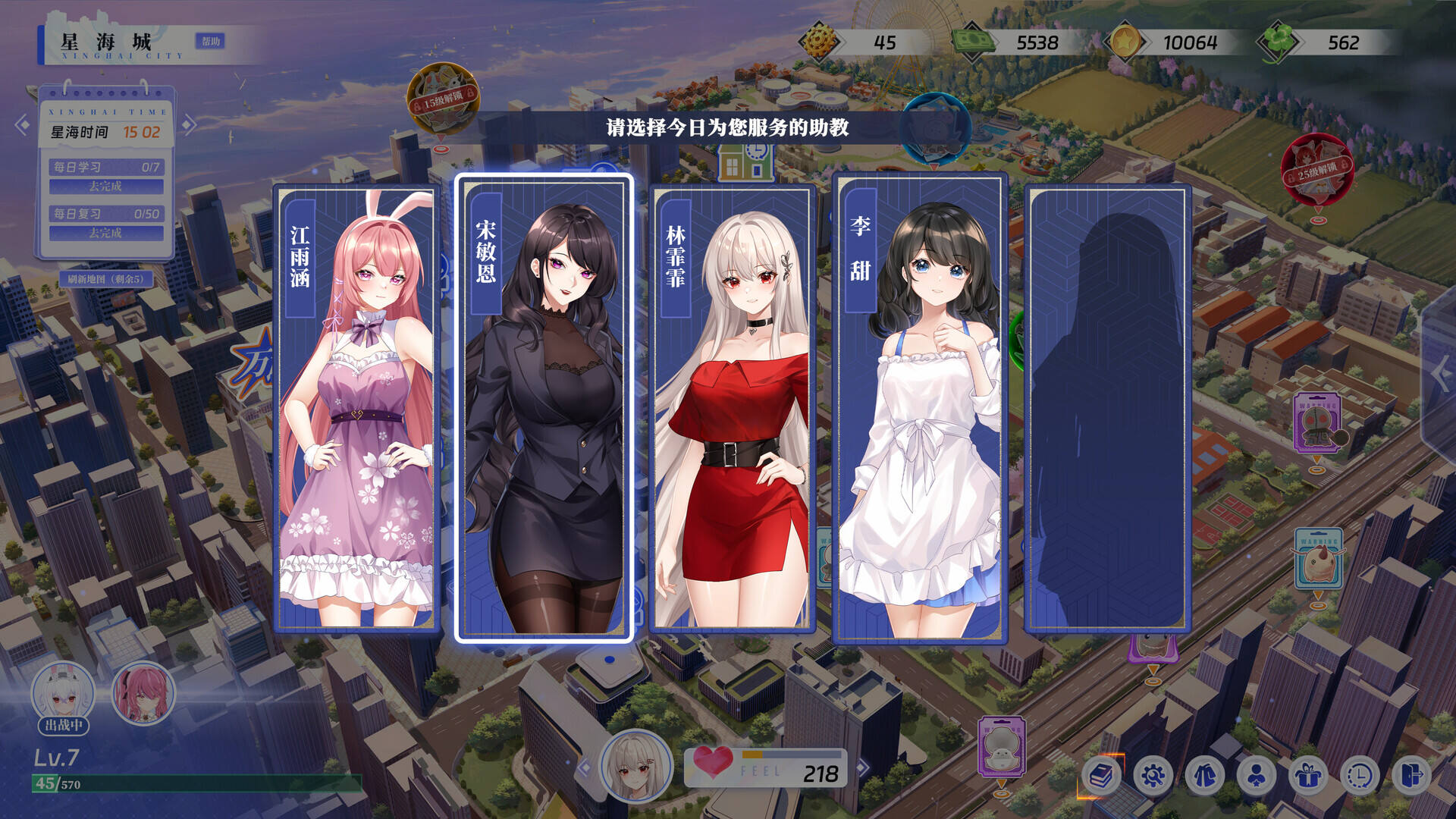
Task: Open the gift box icon
Action: 1308,775
